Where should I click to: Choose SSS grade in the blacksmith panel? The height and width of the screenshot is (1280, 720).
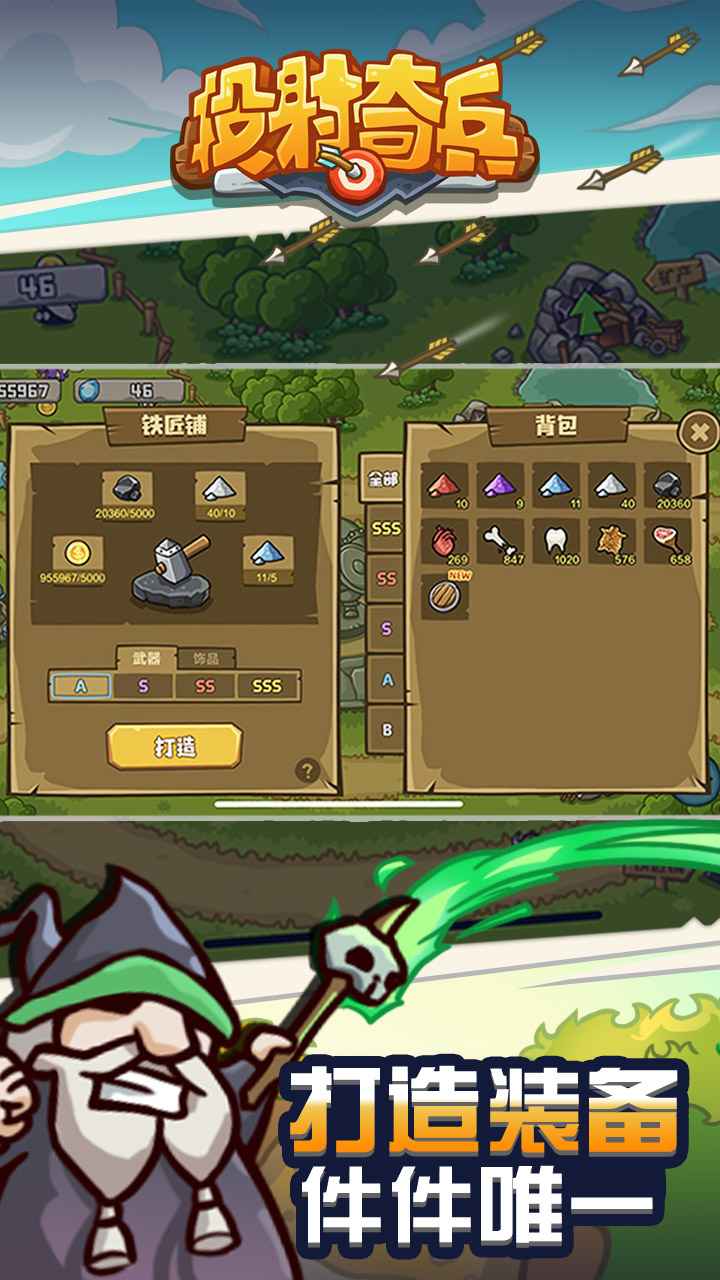(x=267, y=686)
